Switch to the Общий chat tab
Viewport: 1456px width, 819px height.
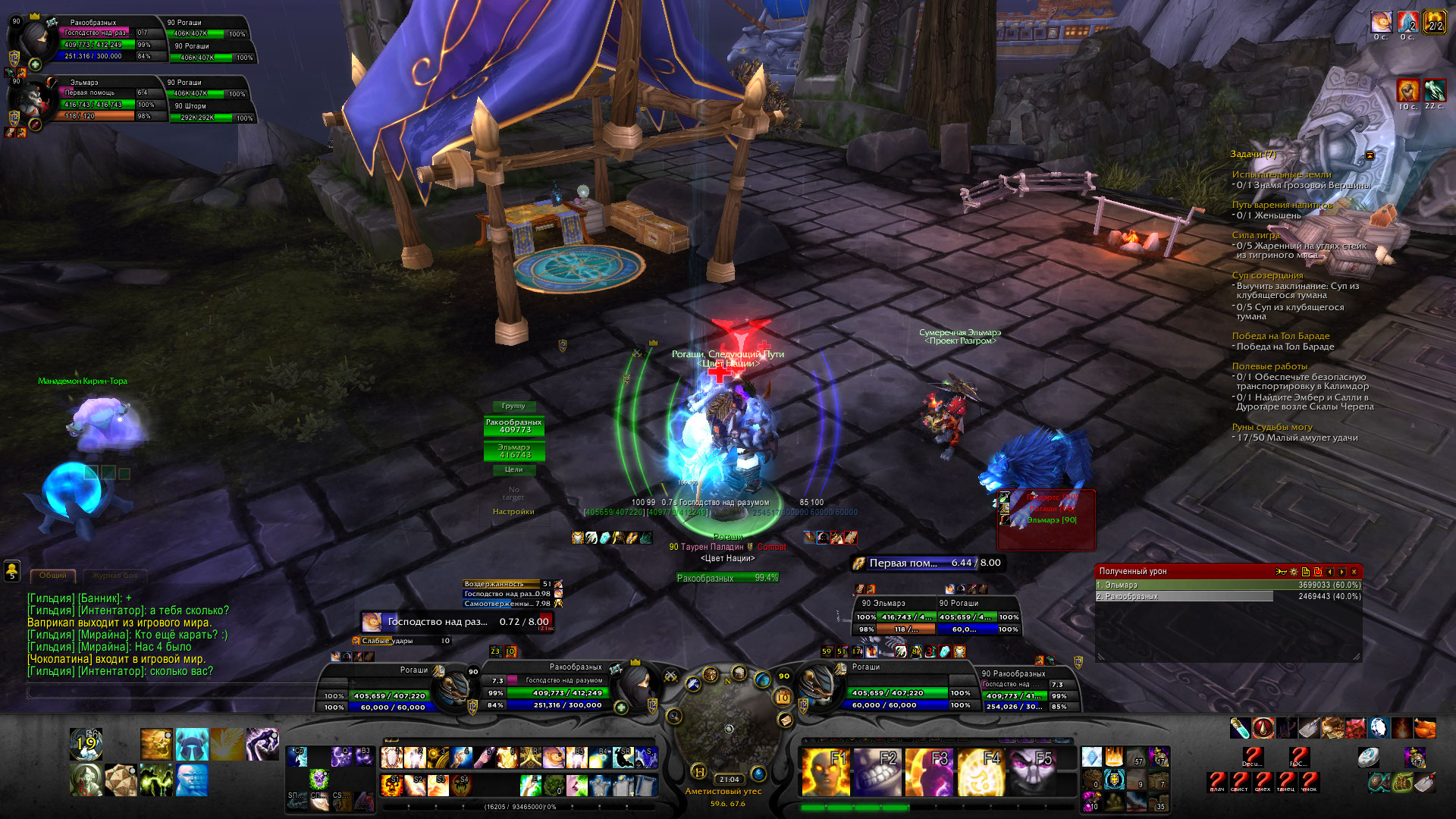click(53, 576)
